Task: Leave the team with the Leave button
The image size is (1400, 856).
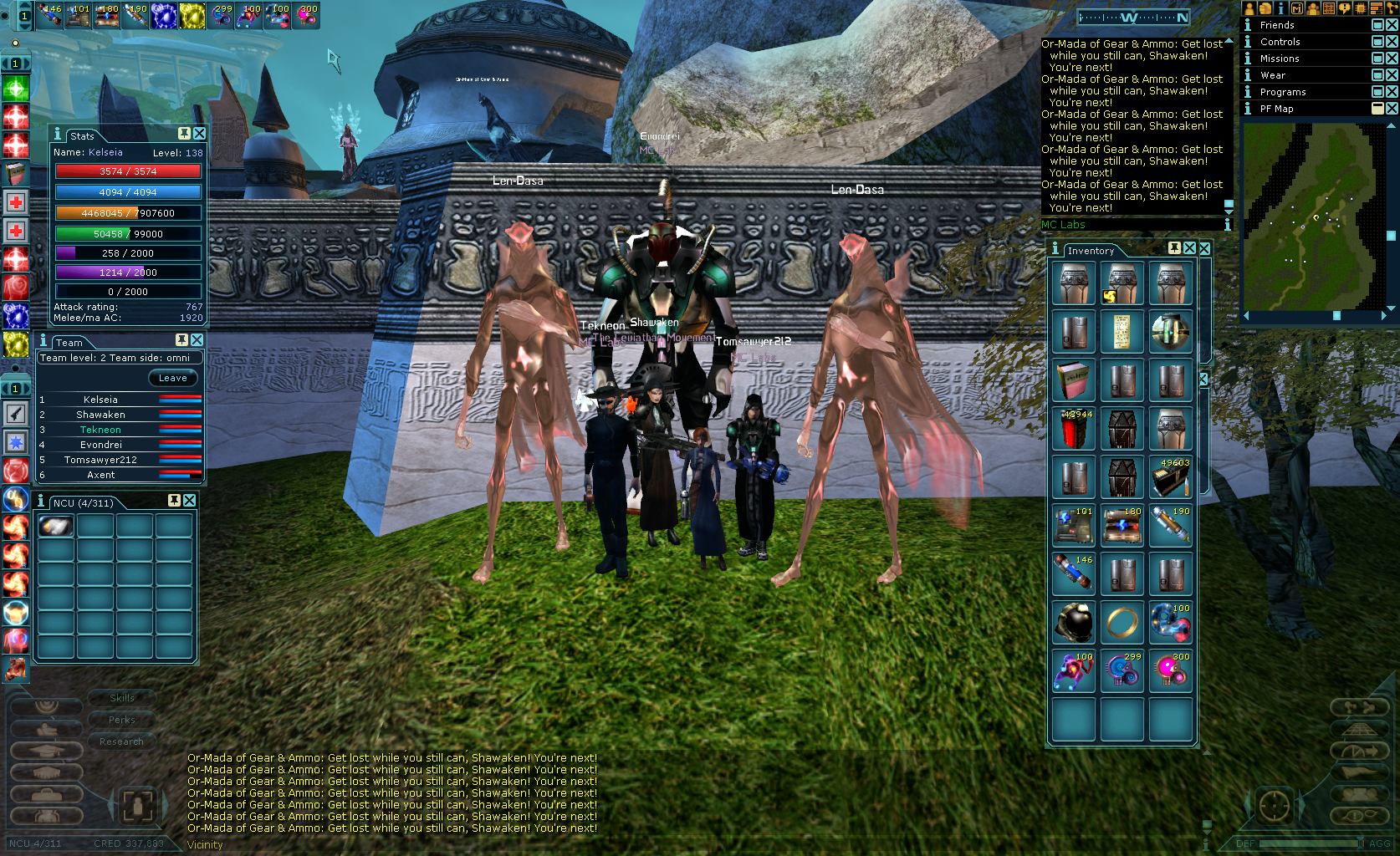Action: tap(173, 378)
